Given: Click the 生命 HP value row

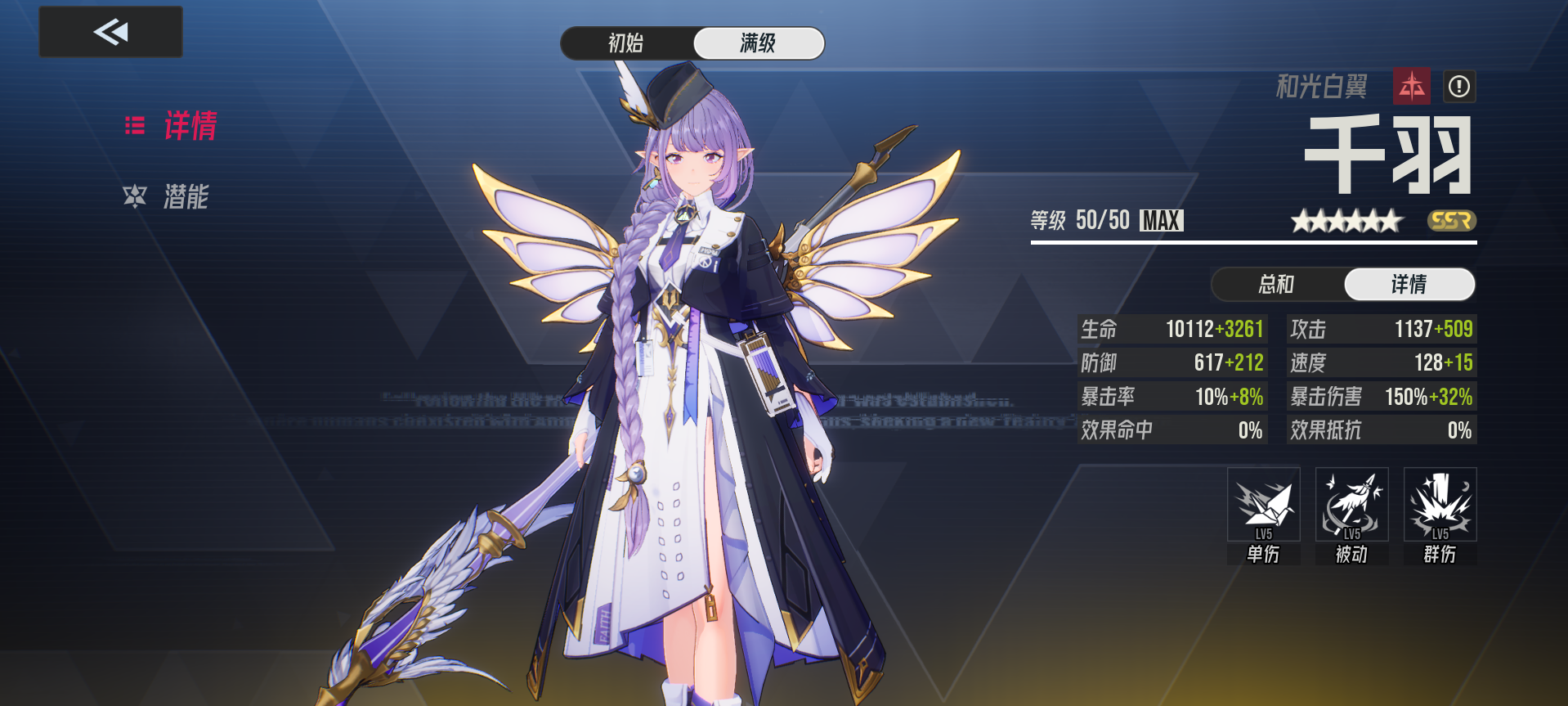Looking at the screenshot, I should [x=1172, y=329].
